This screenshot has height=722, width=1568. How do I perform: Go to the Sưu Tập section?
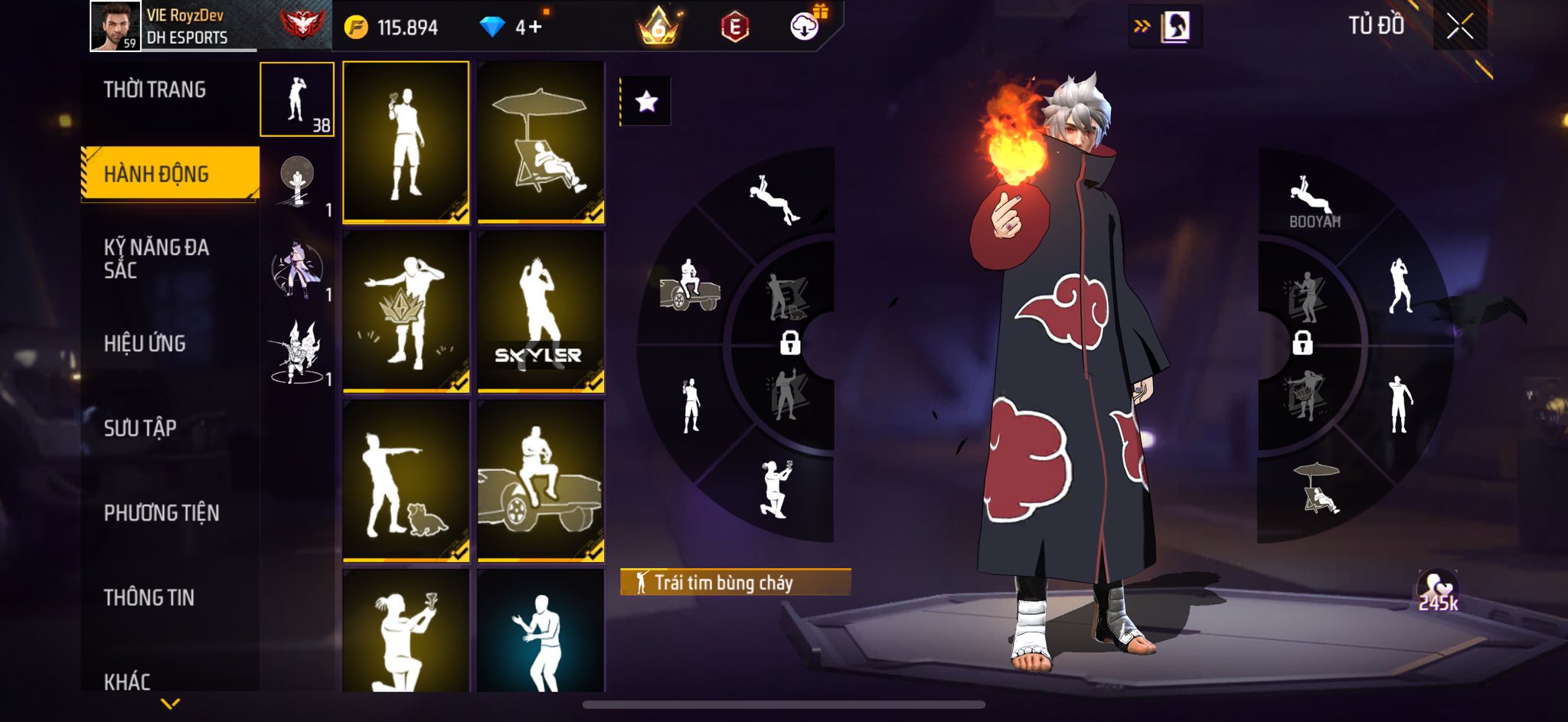click(x=140, y=427)
